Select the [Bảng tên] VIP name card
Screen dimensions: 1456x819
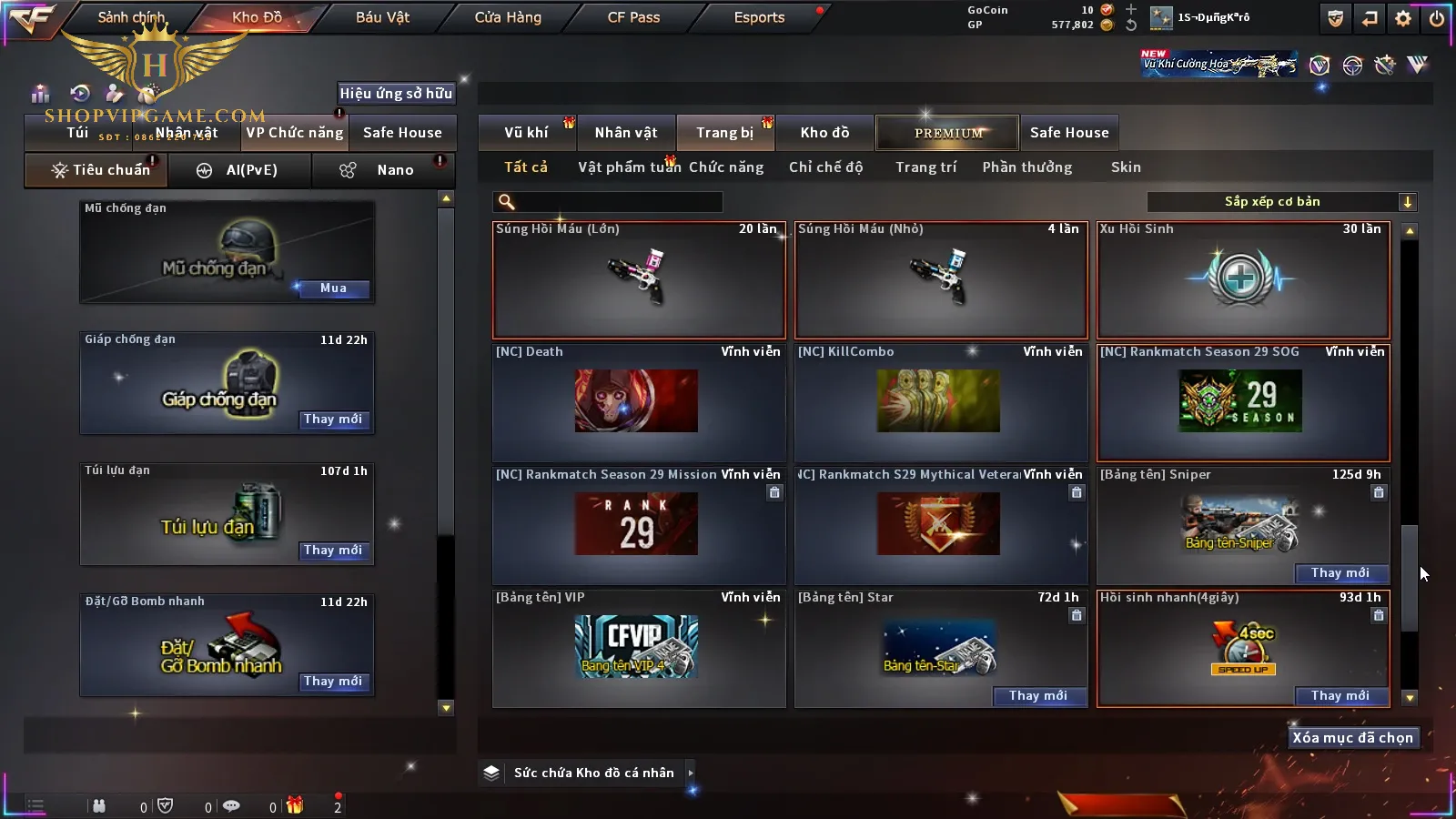coord(639,648)
